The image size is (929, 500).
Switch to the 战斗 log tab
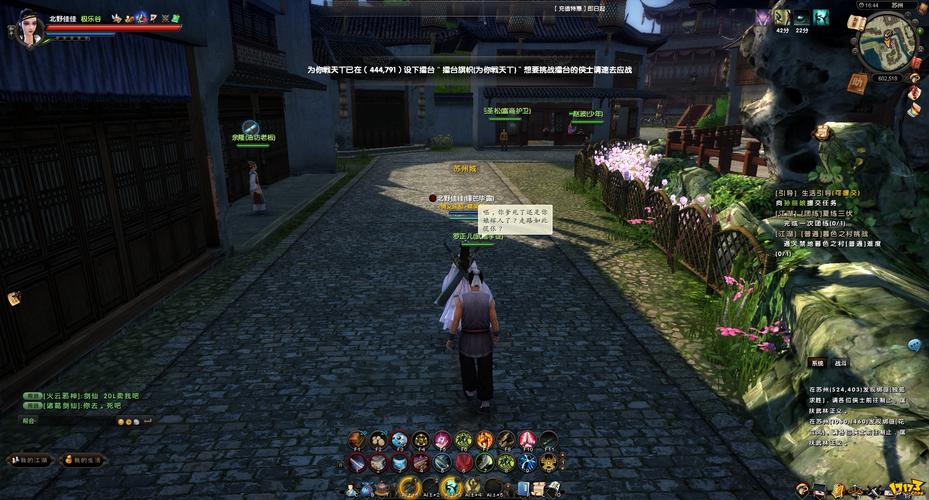[841, 363]
